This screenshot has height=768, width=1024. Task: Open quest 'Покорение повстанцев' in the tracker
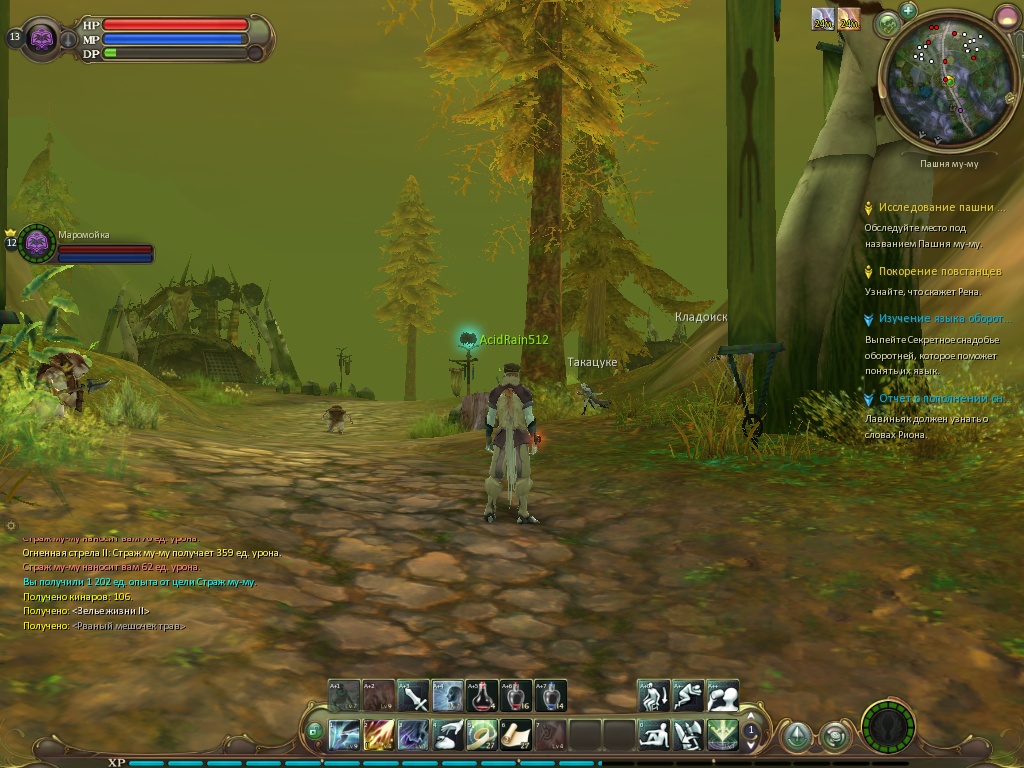point(939,271)
